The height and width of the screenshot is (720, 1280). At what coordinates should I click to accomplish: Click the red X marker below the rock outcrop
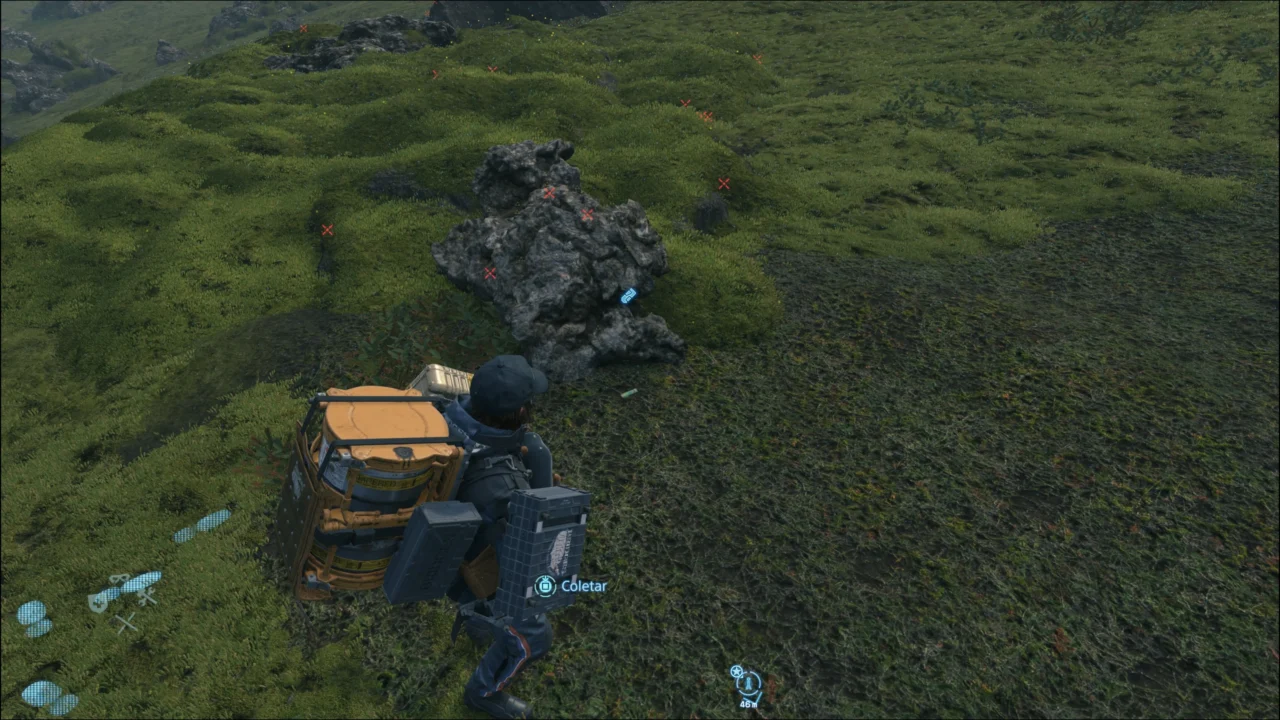490,272
